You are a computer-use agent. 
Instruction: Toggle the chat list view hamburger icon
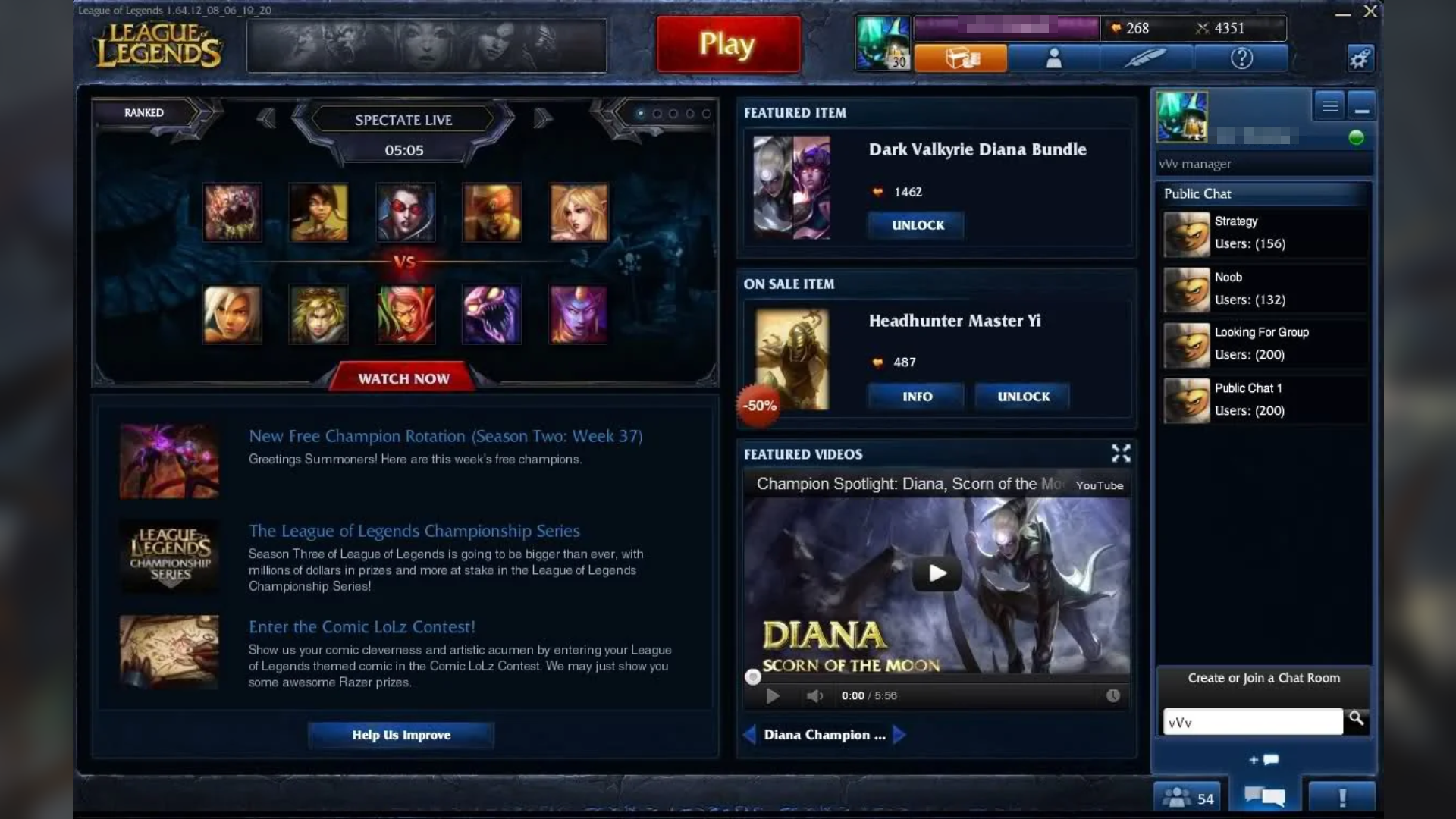tap(1329, 105)
